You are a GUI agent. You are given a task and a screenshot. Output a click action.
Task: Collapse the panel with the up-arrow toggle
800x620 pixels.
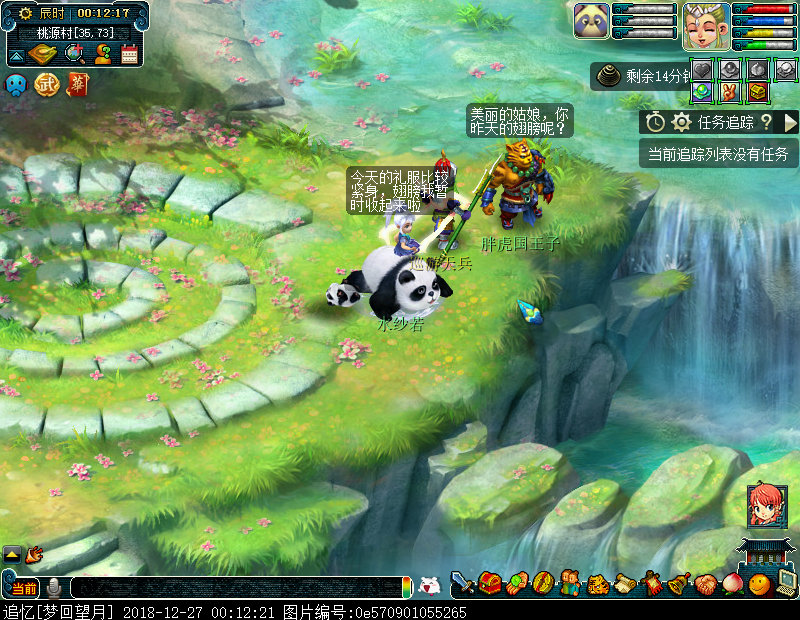pyautogui.click(x=15, y=54)
